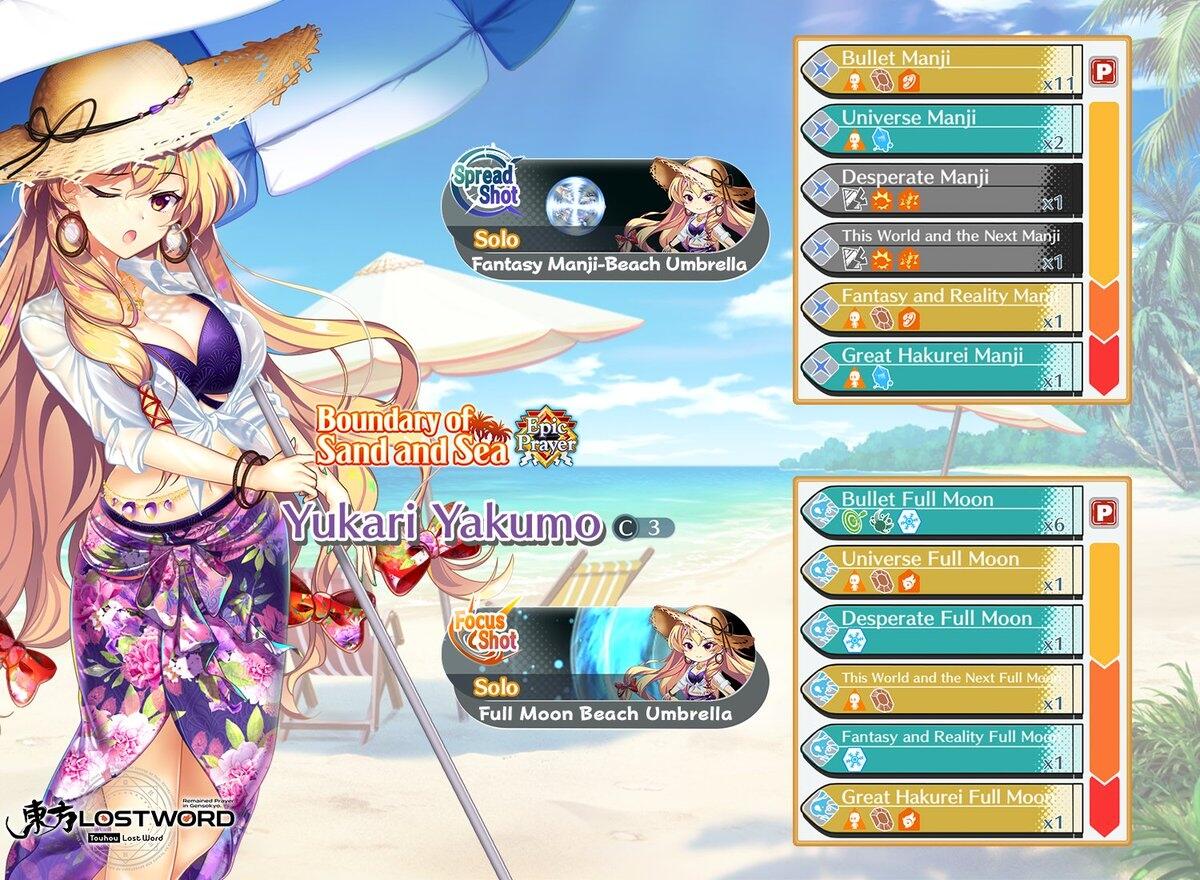Viewport: 1200px width, 880px height.
Task: Select the Focus Shot Full Moon Beach Umbrella card
Action: coord(604,664)
